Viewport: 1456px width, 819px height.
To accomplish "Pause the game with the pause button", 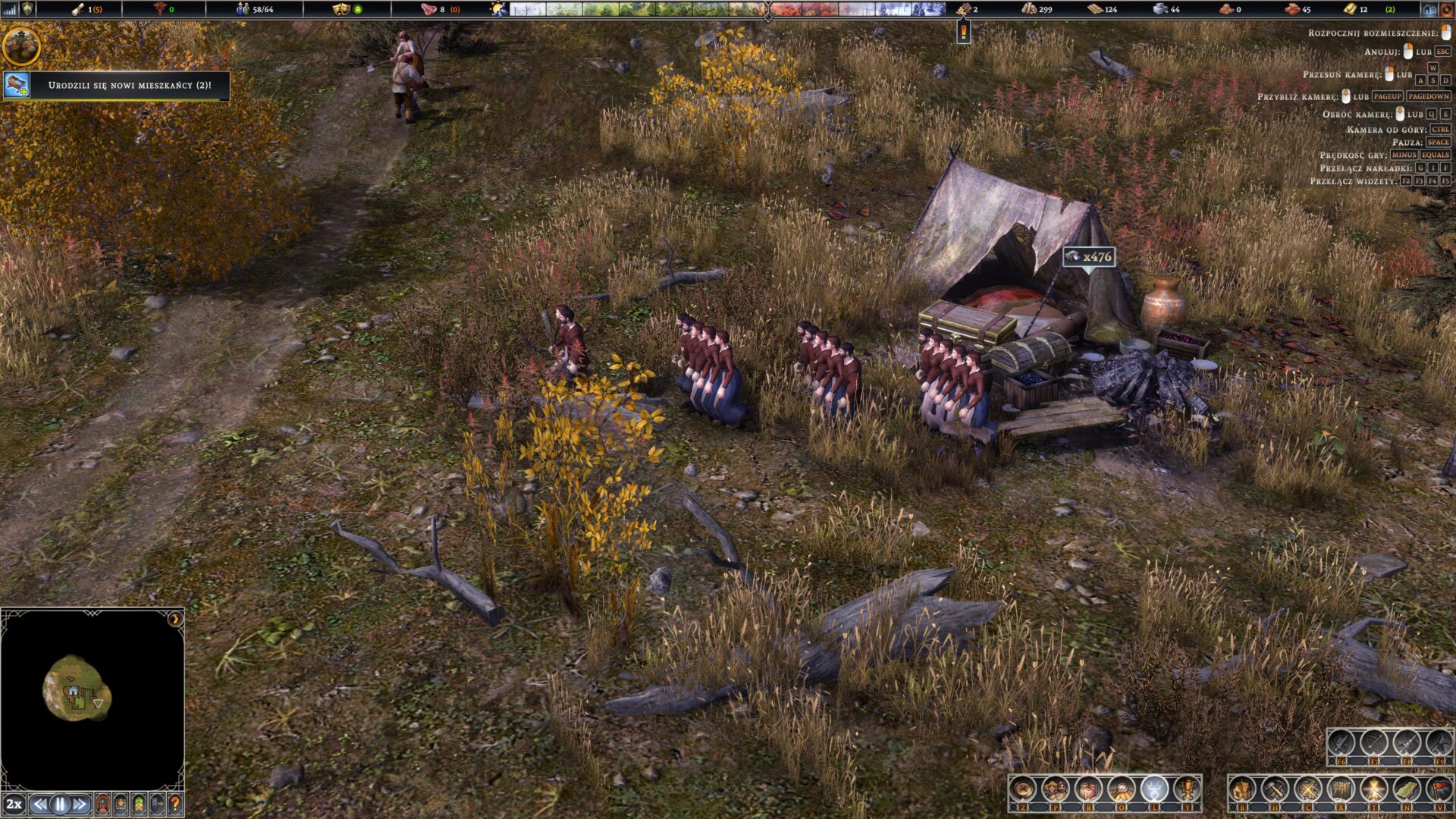I will 61,804.
